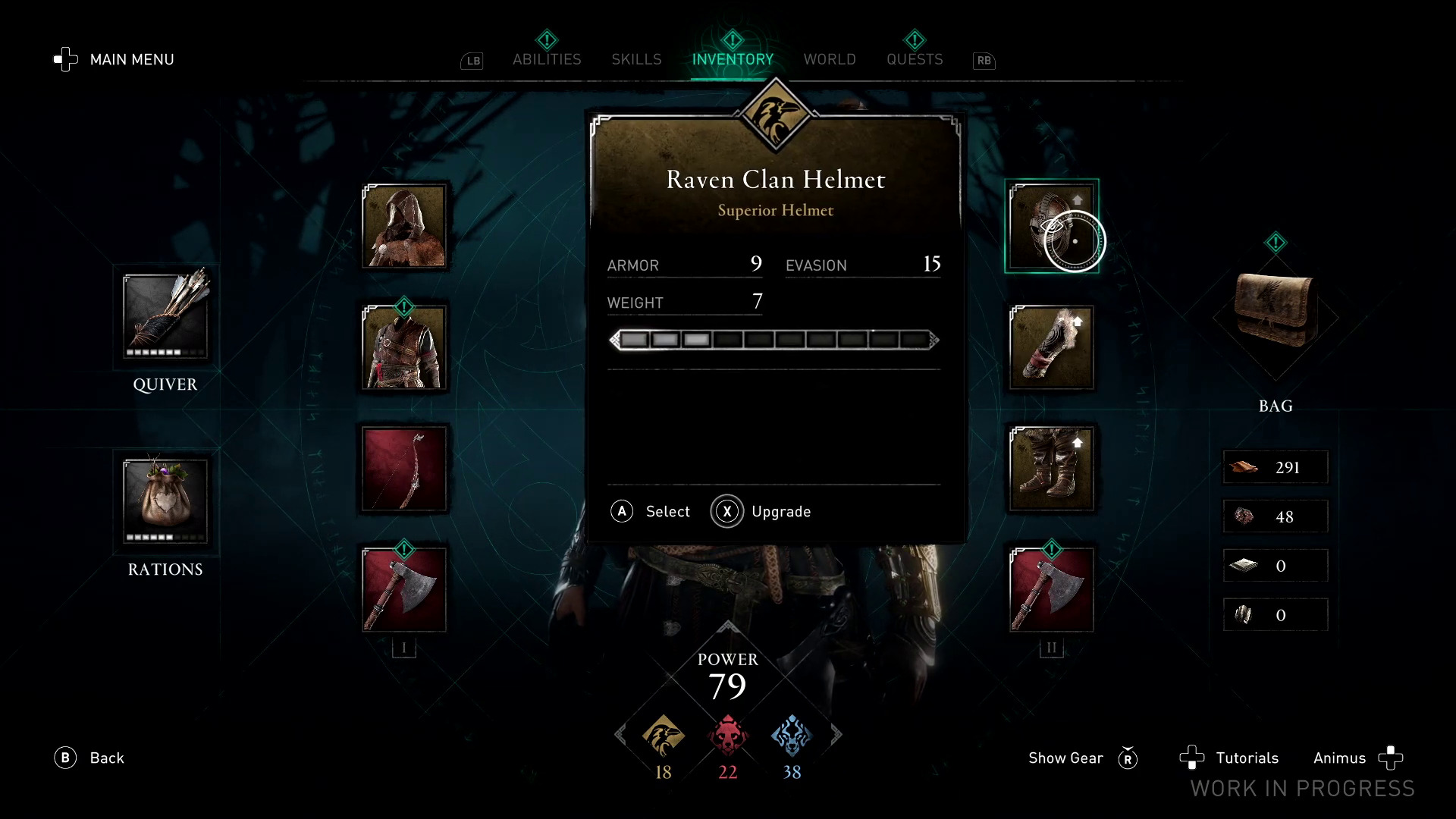Select the Raven Clan Helmet slot

[1051, 226]
